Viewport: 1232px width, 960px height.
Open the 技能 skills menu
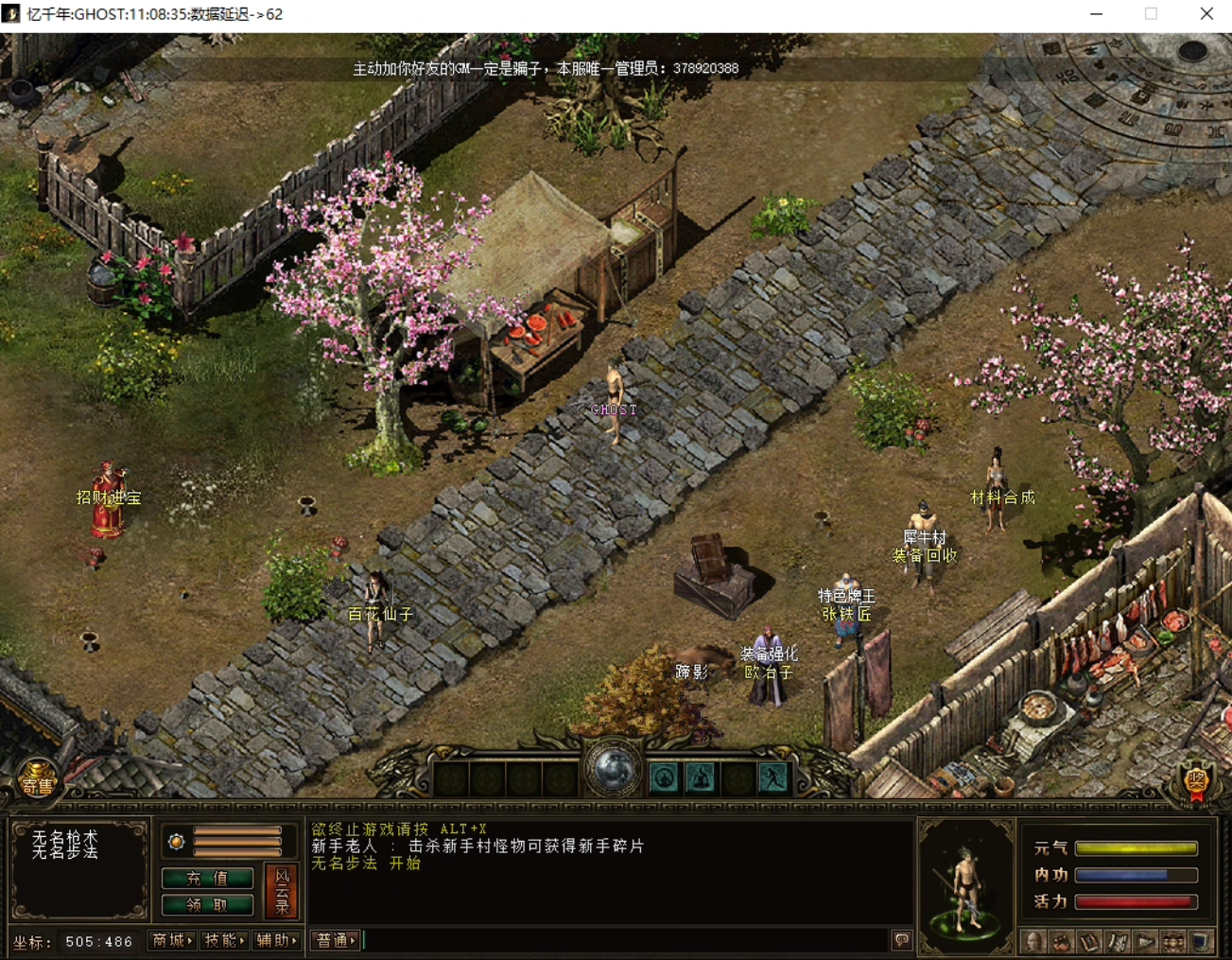(224, 940)
